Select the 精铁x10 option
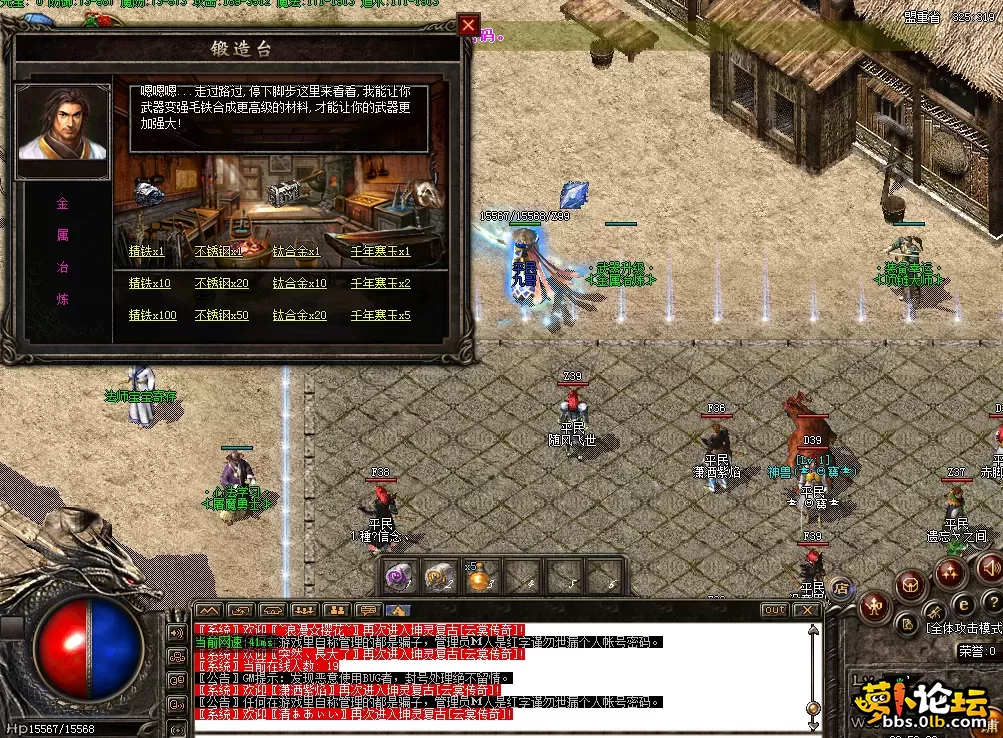Screen dimensions: 1003x738 (149, 284)
